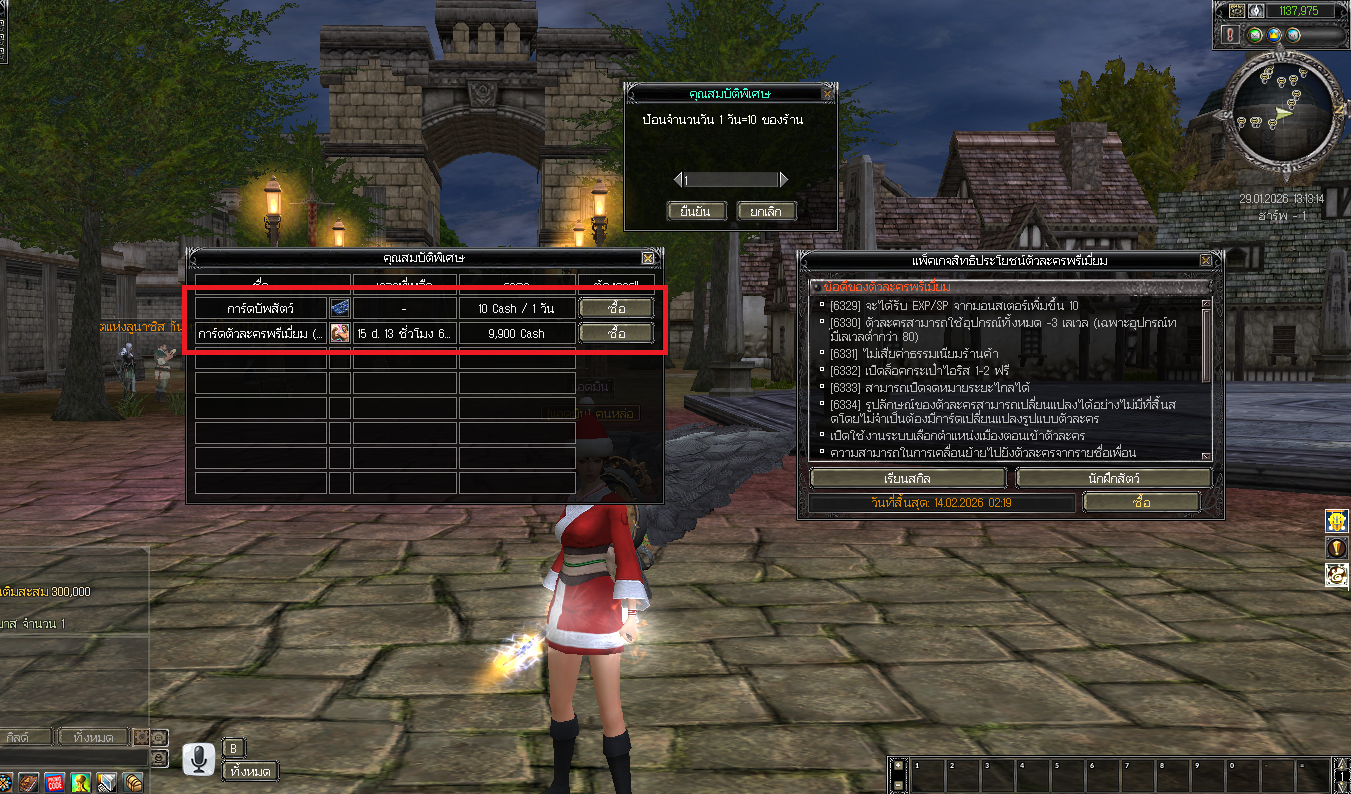Screen dimensions: 1351x794
Task: Confirm the day amount with ยืนยัน
Action: point(696,211)
